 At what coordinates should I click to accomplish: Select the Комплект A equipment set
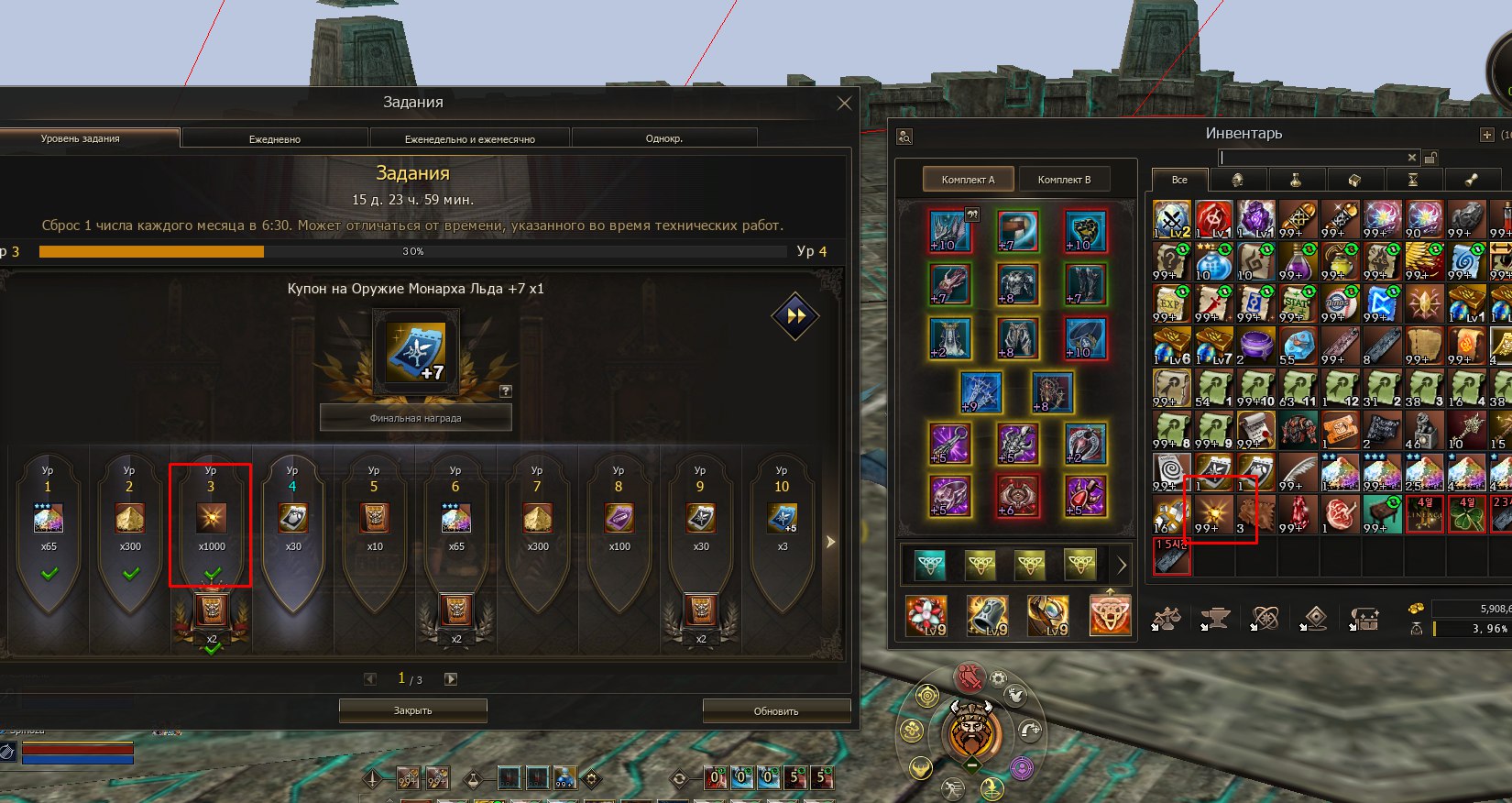click(x=967, y=180)
